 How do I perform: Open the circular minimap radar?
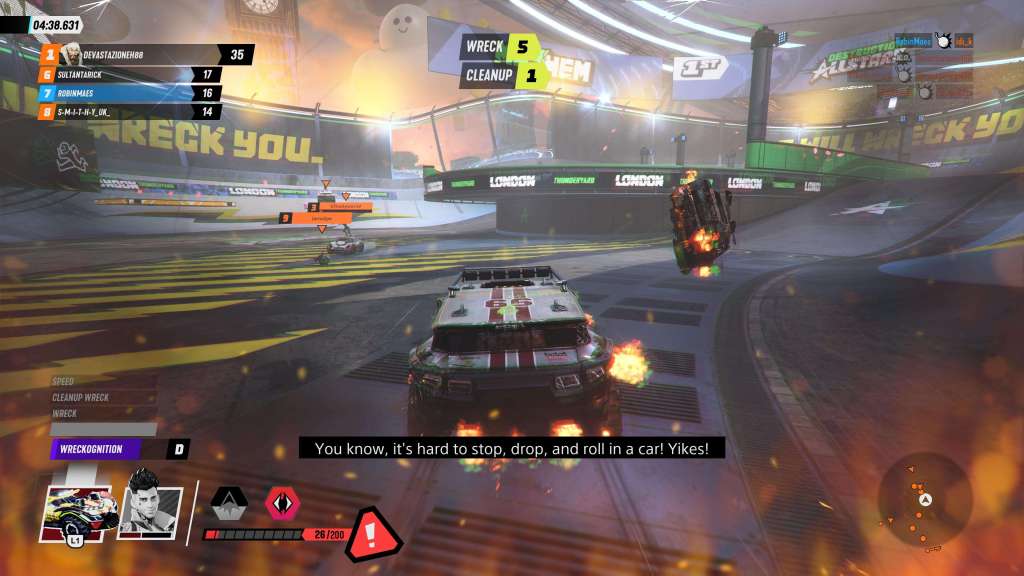(925, 500)
